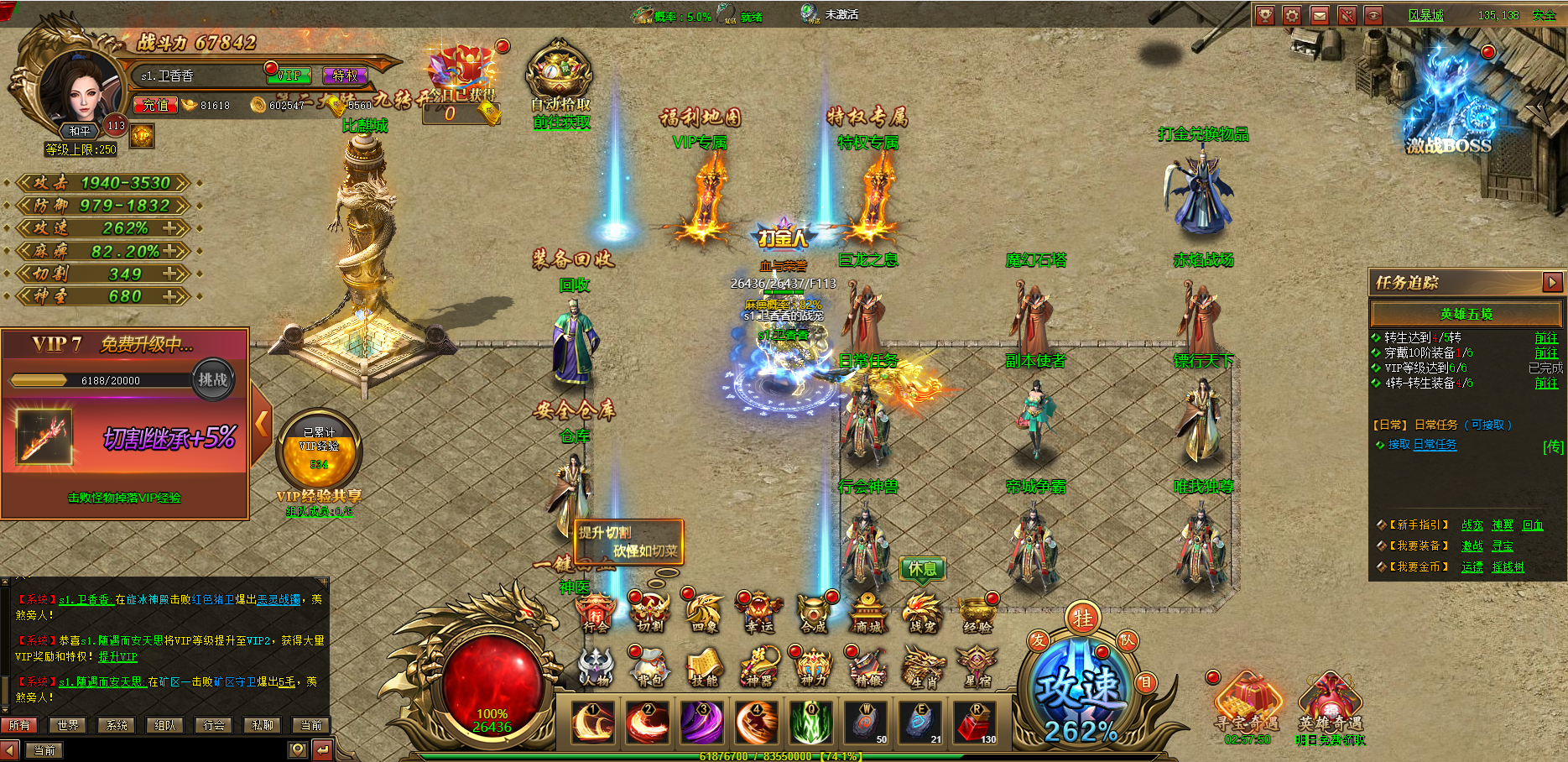This screenshot has width=1568, height=762.
Task: Use the red potion in slot R
Action: pyautogui.click(x=975, y=723)
